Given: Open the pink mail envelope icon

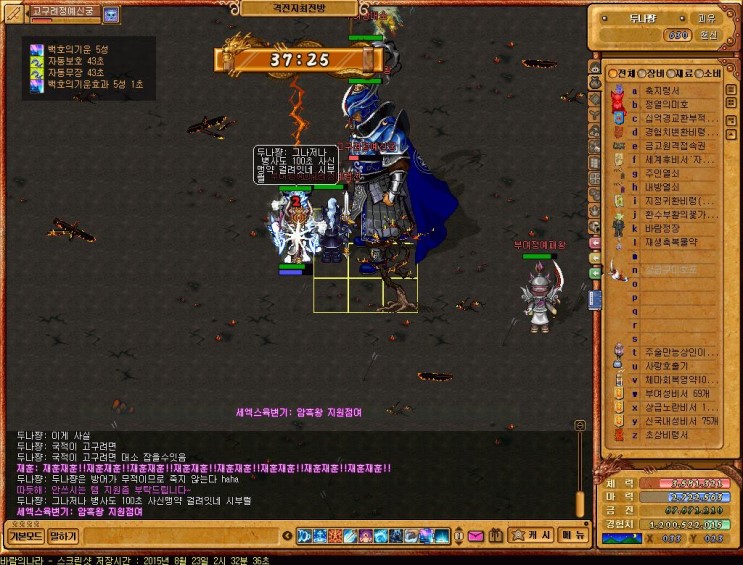Looking at the screenshot, I should 475,536.
